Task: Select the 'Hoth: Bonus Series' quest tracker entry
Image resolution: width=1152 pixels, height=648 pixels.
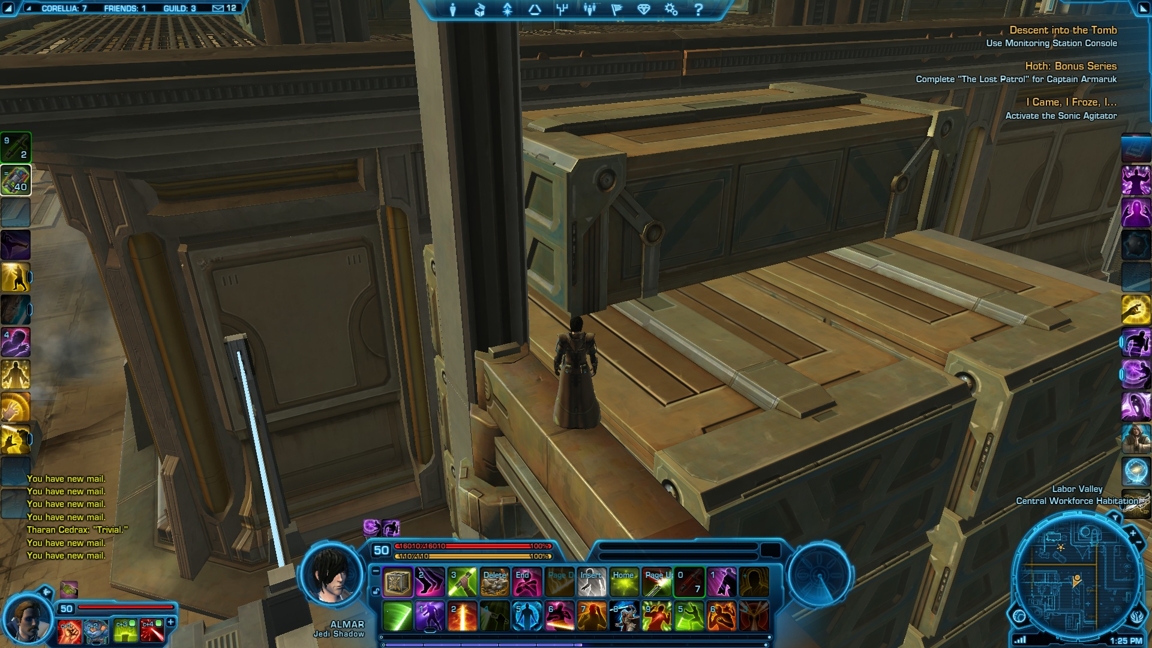Action: coord(1070,66)
